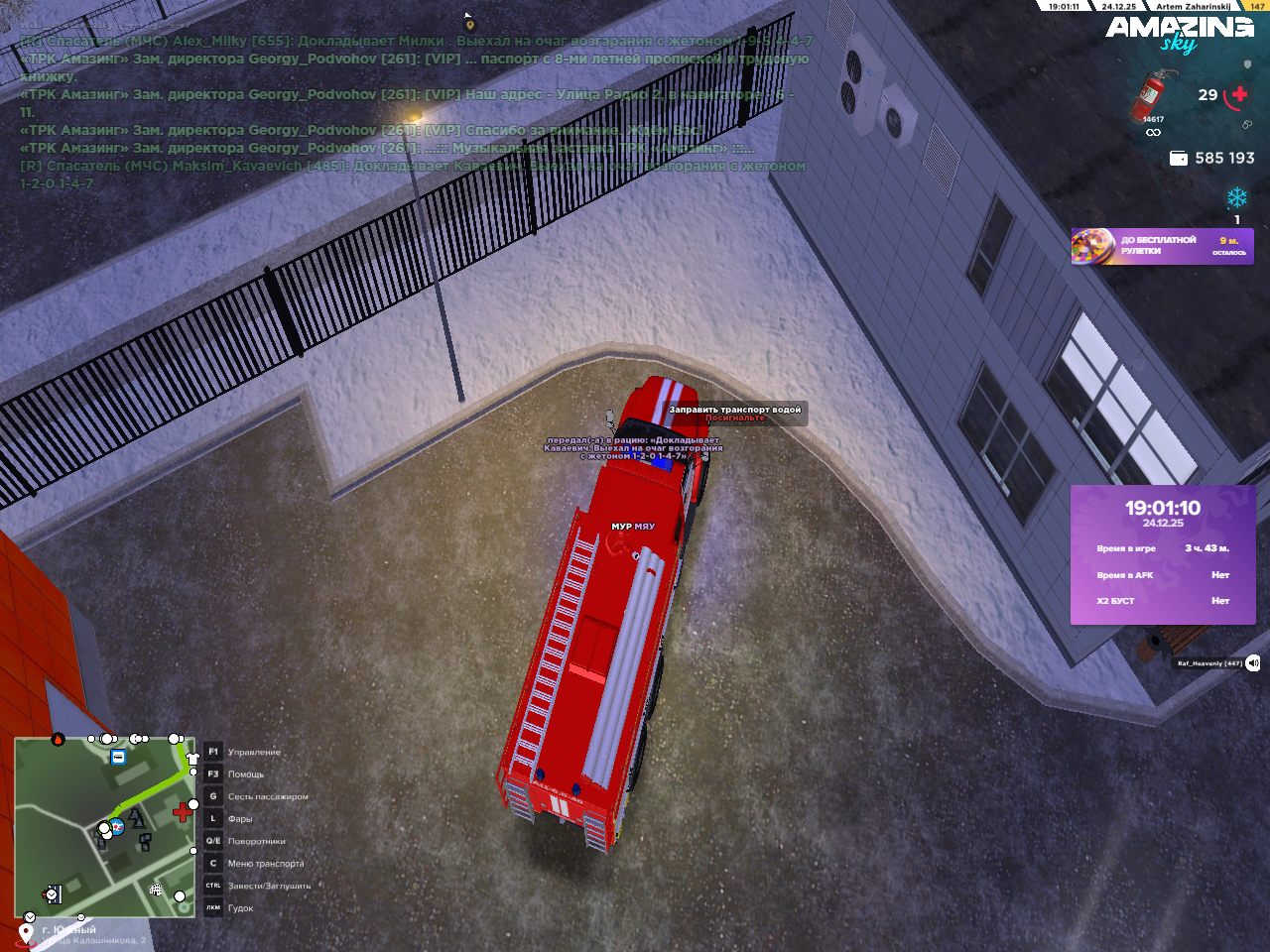Click the snowflake event icon
The width and height of the screenshot is (1270, 952).
[x=1236, y=197]
